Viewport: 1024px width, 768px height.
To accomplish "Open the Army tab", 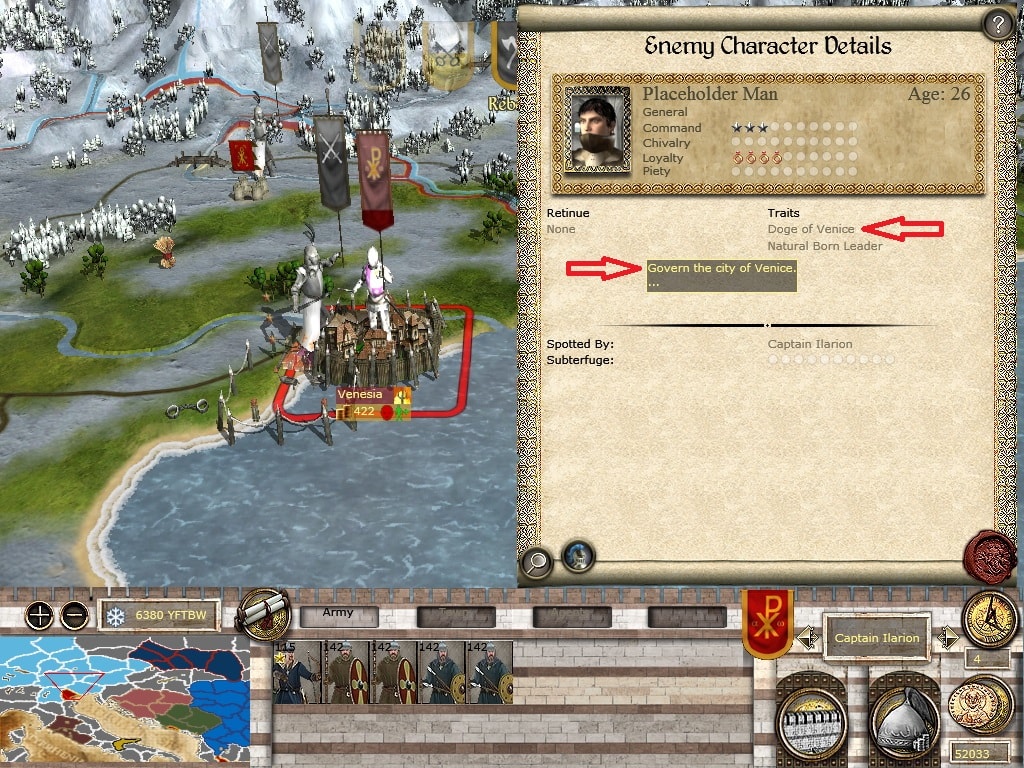I will point(340,615).
